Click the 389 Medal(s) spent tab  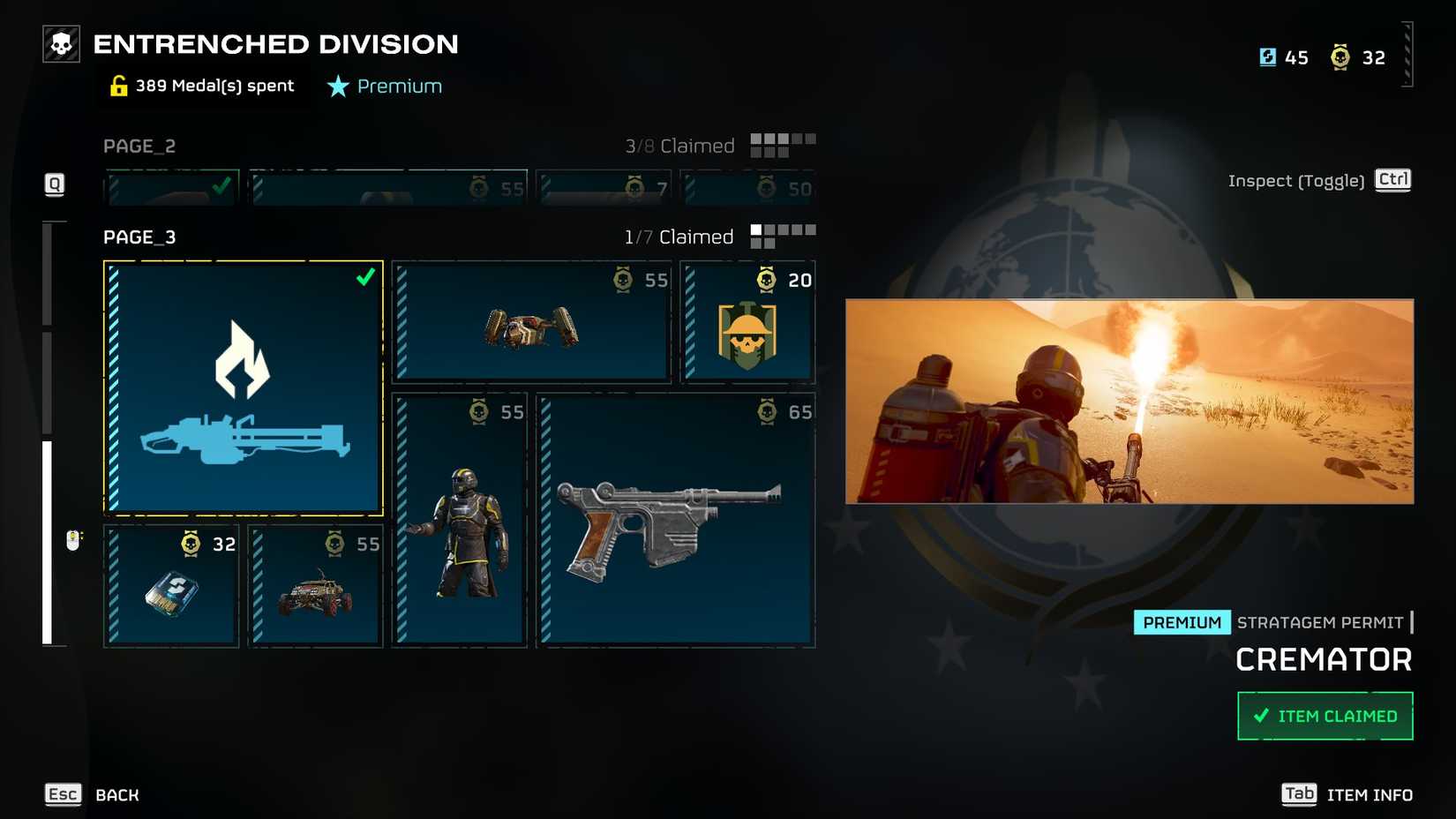203,85
